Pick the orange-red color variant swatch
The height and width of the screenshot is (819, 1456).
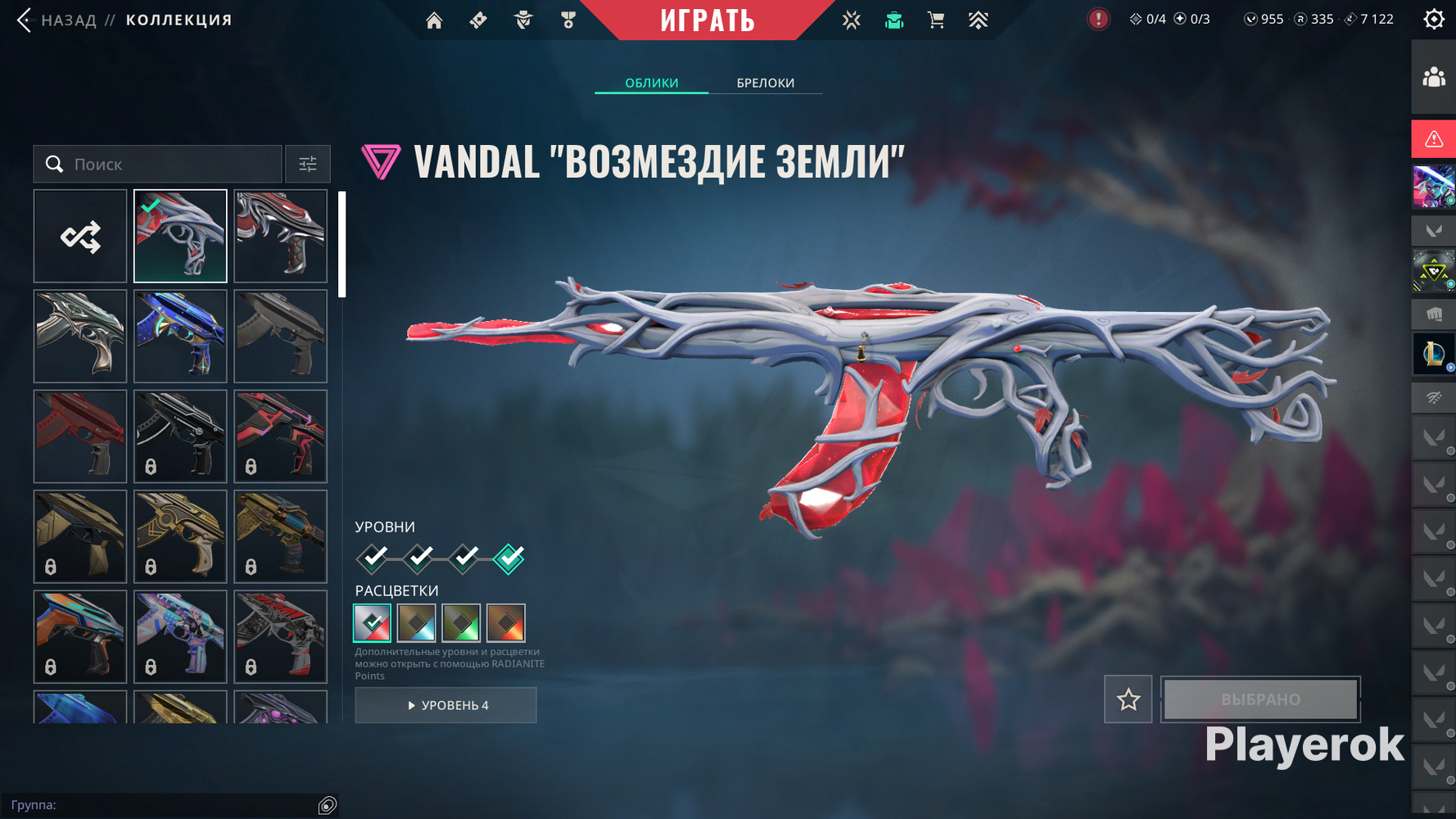pyautogui.click(x=506, y=623)
